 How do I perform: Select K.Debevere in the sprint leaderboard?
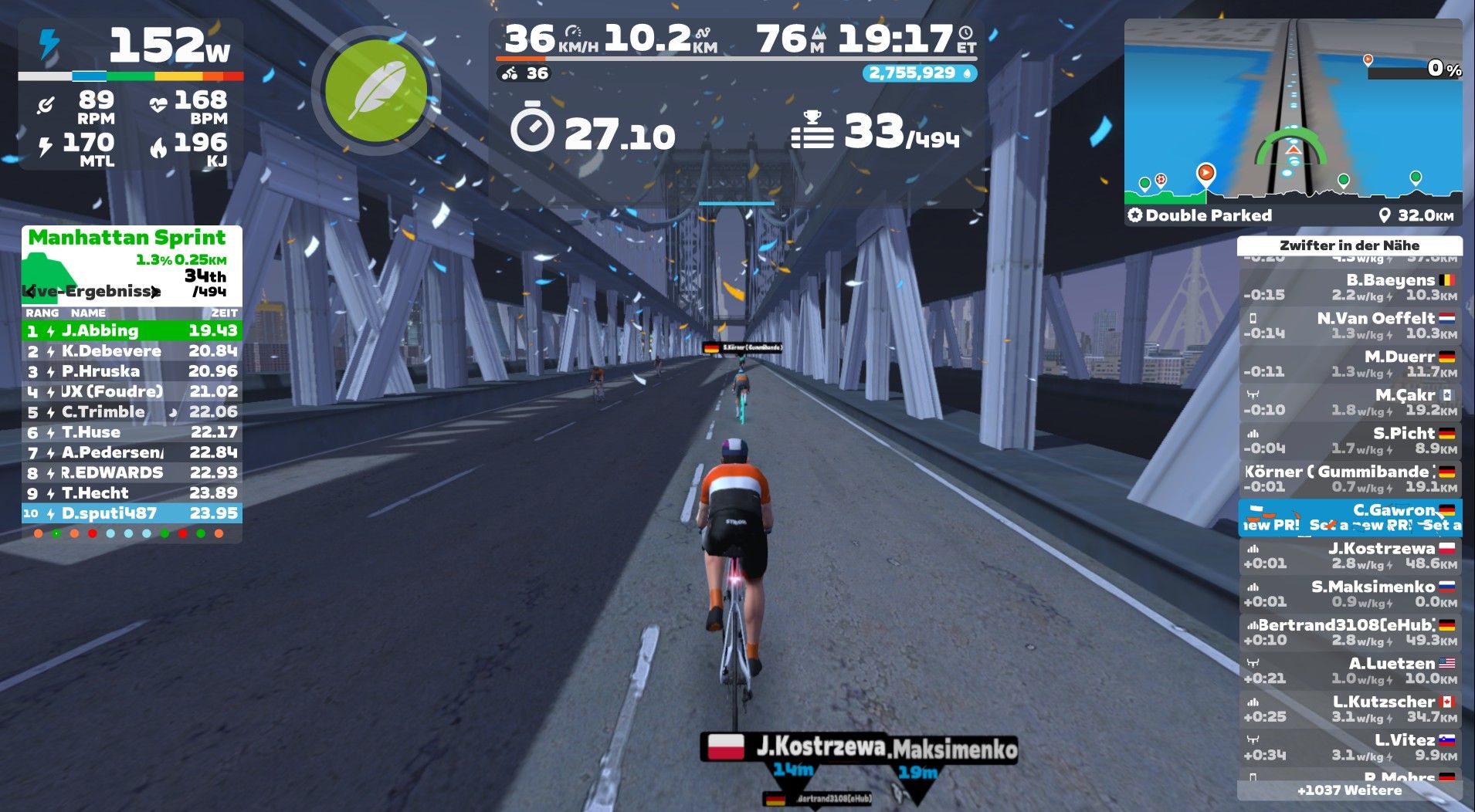click(x=131, y=351)
